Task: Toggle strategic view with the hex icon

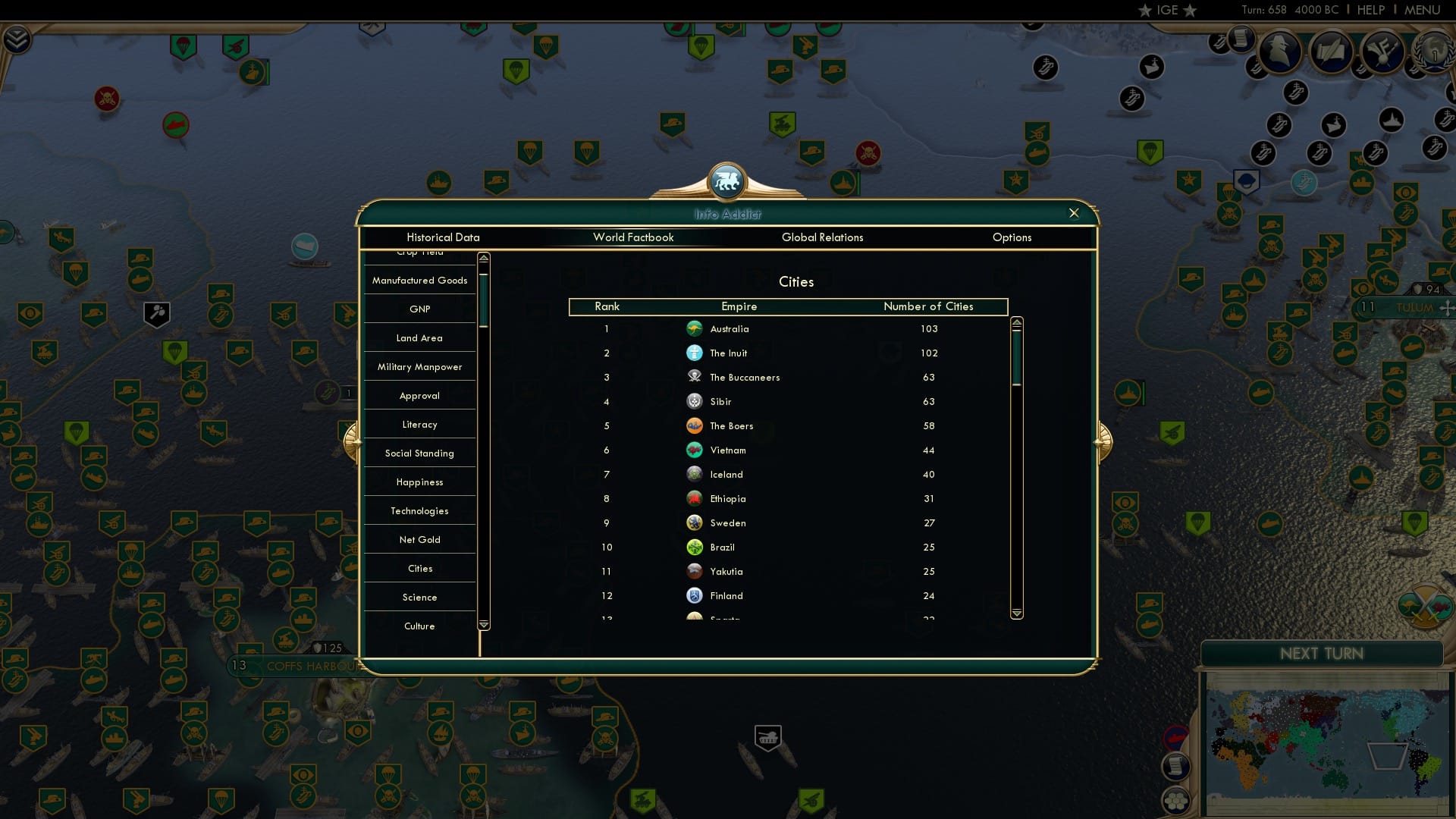Action: pos(1176,799)
